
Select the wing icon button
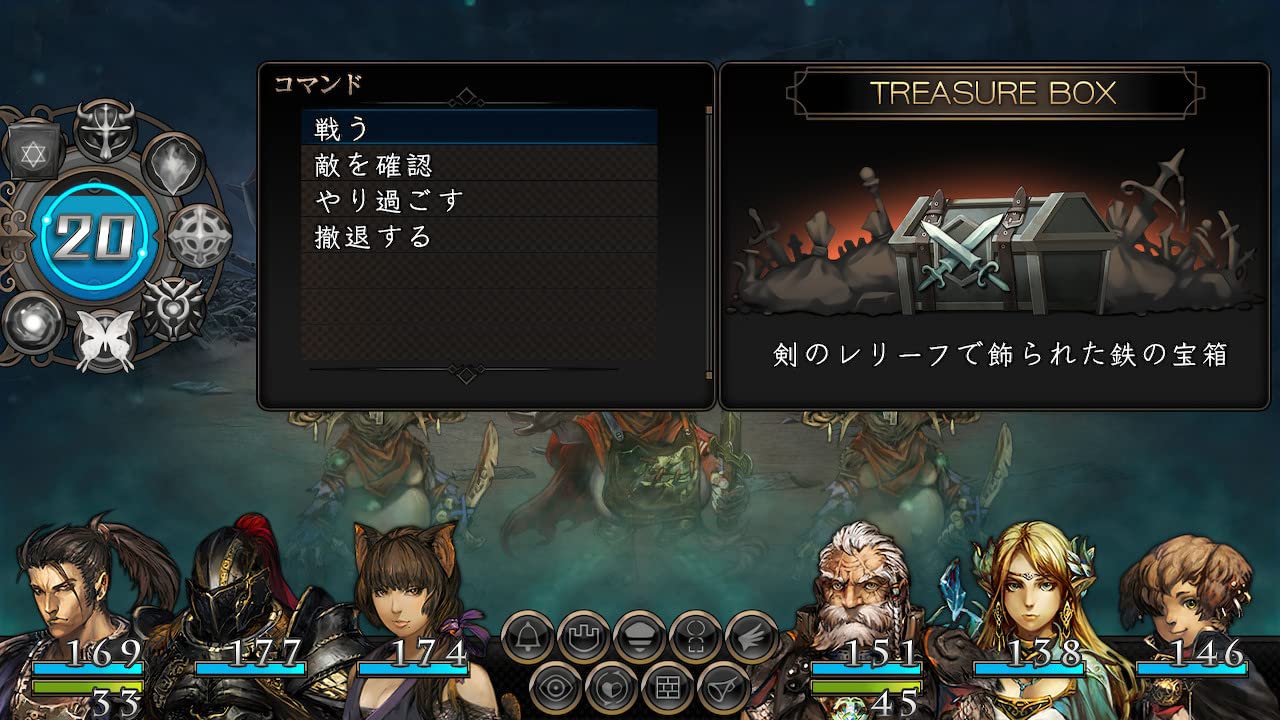click(x=752, y=636)
